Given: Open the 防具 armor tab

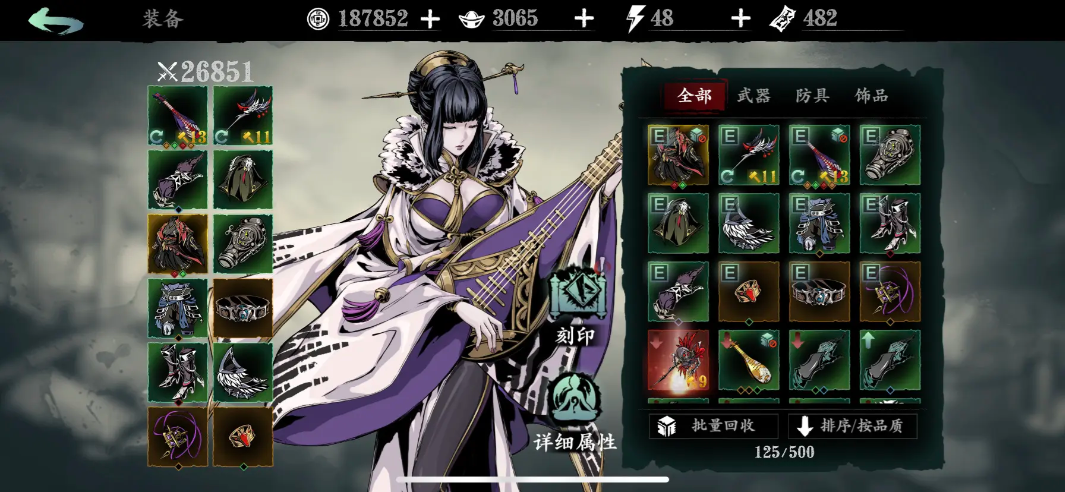Looking at the screenshot, I should (812, 96).
